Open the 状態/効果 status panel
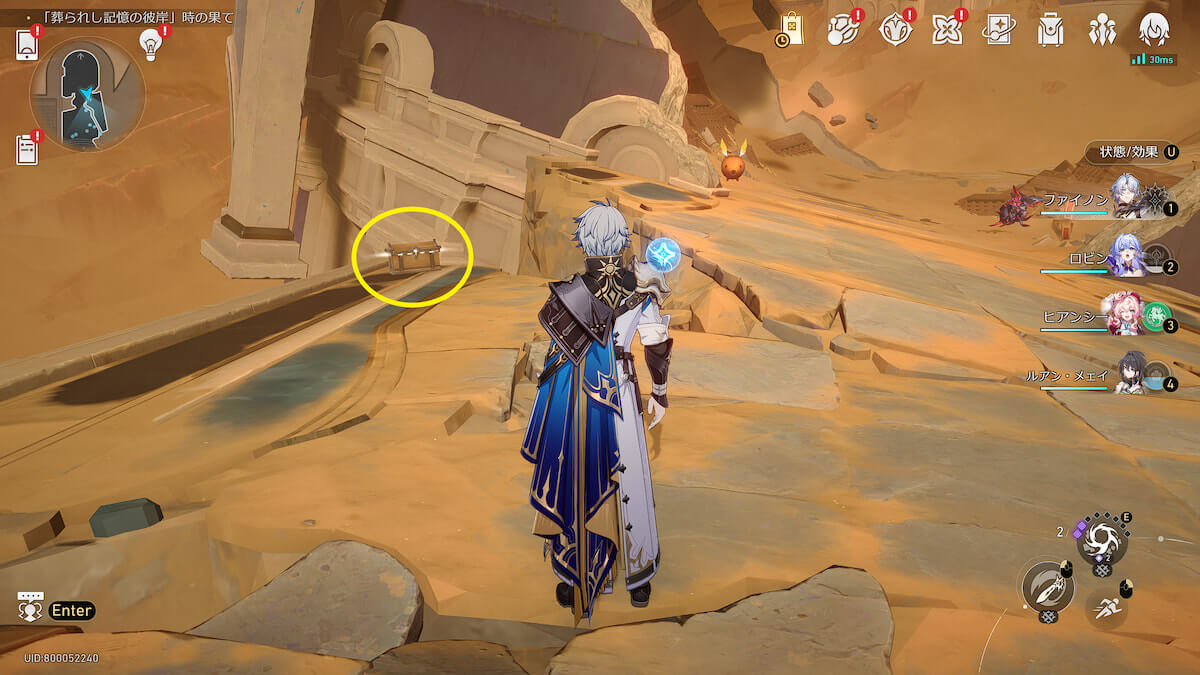 tap(1131, 152)
